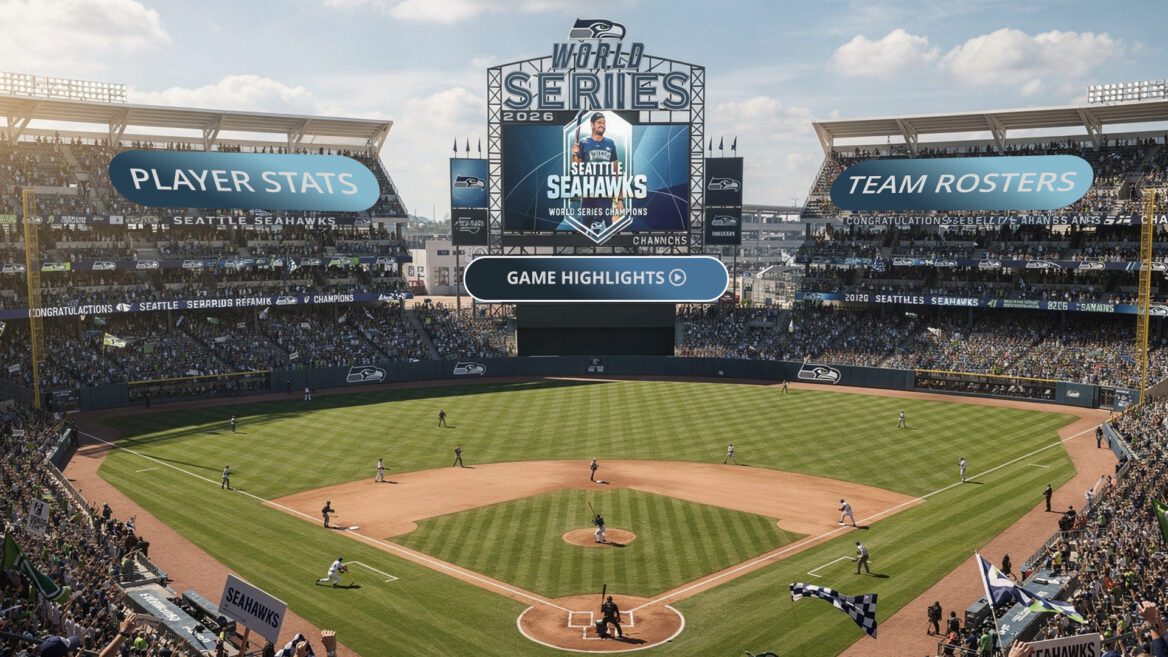
Task: Play the Game Highlights video
Action: coord(596,278)
